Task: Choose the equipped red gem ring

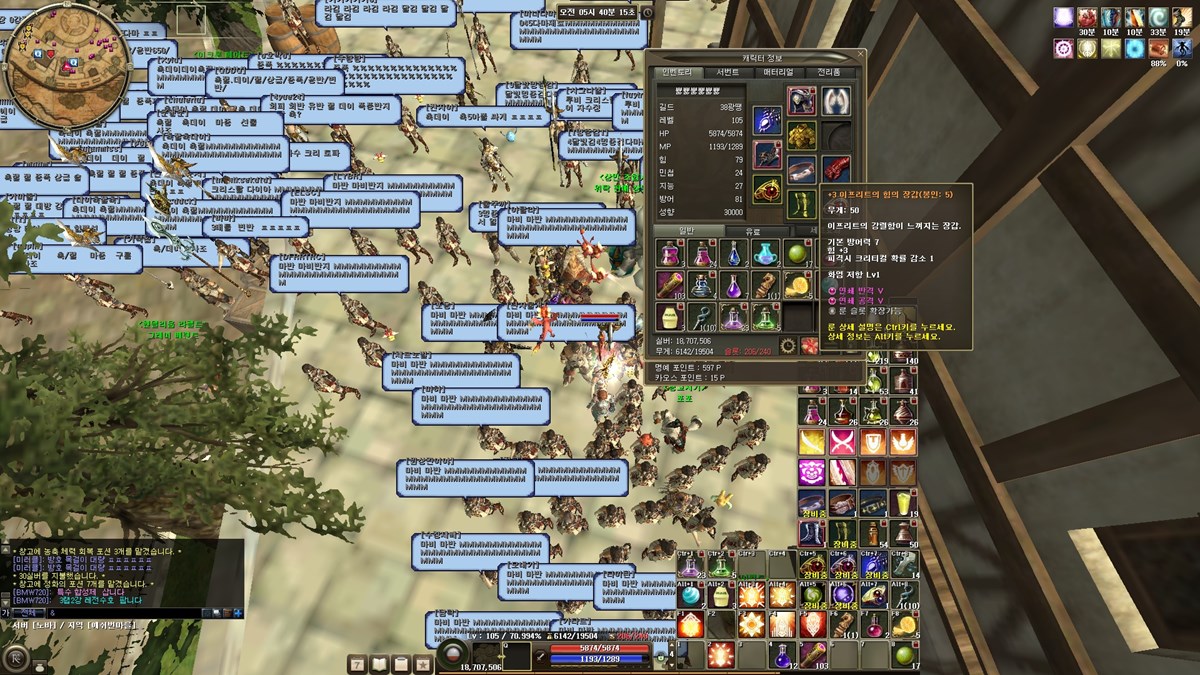Action: (767, 189)
